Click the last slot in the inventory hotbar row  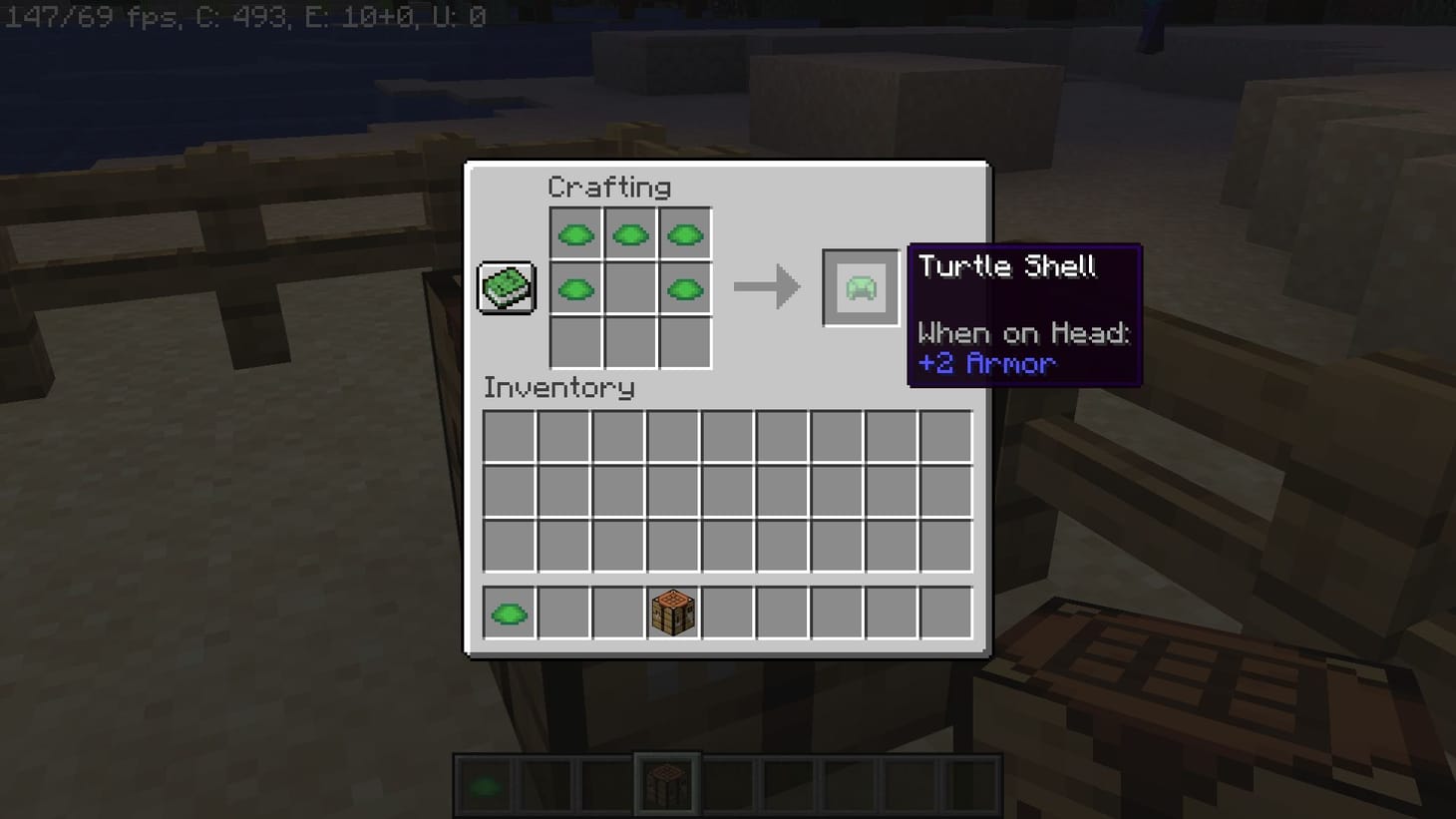(x=943, y=613)
